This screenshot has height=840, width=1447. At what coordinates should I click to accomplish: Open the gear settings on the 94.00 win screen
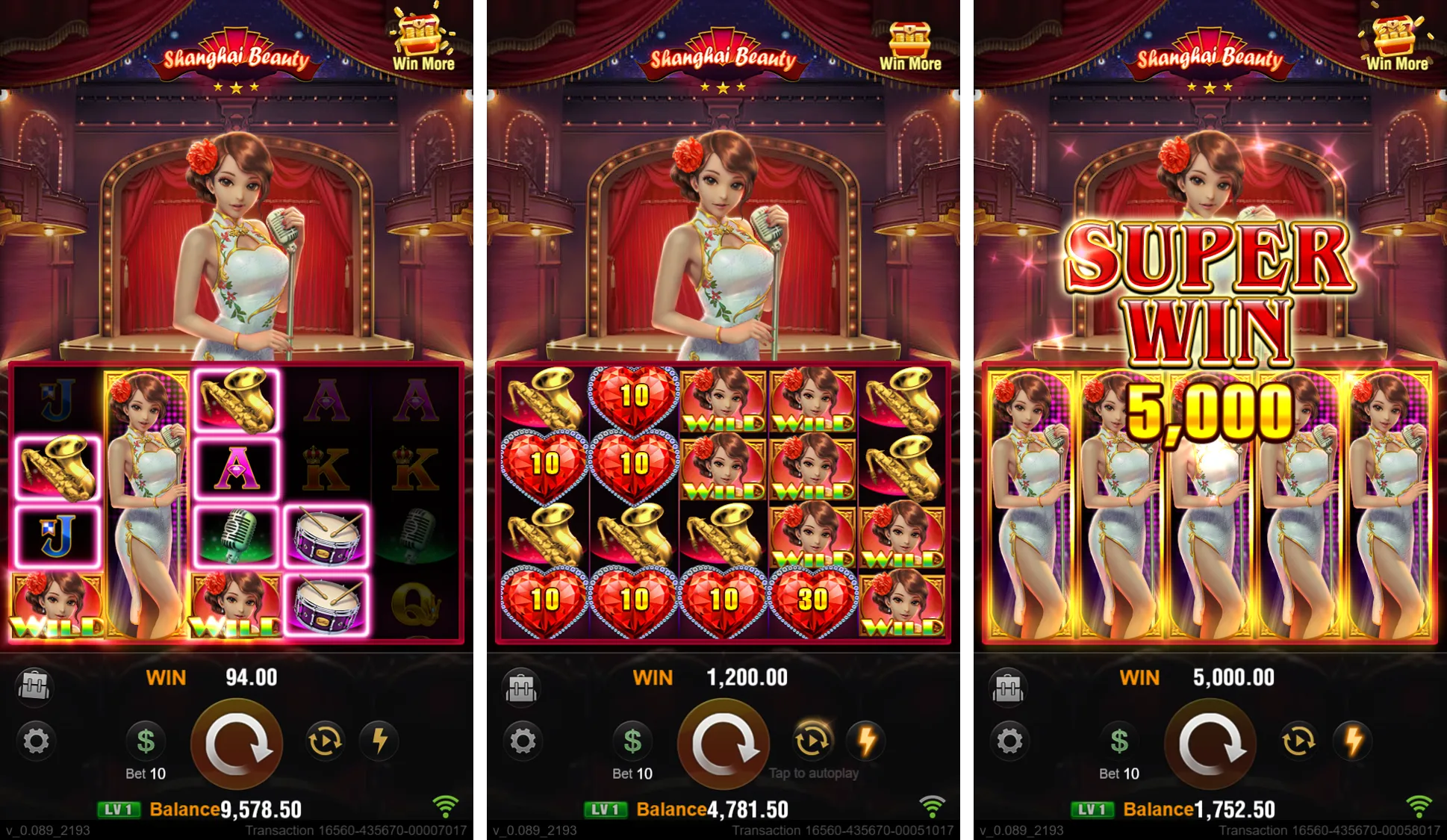[36, 741]
